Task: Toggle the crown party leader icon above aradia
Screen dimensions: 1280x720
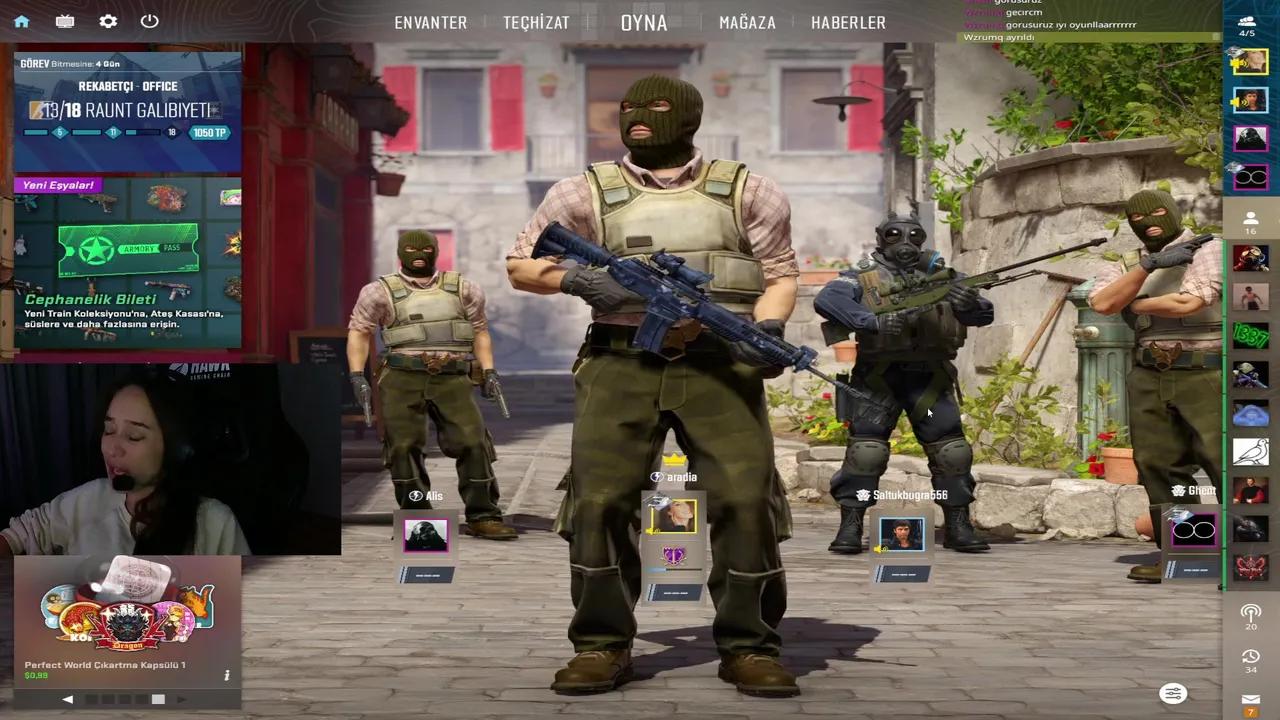Action: (673, 459)
